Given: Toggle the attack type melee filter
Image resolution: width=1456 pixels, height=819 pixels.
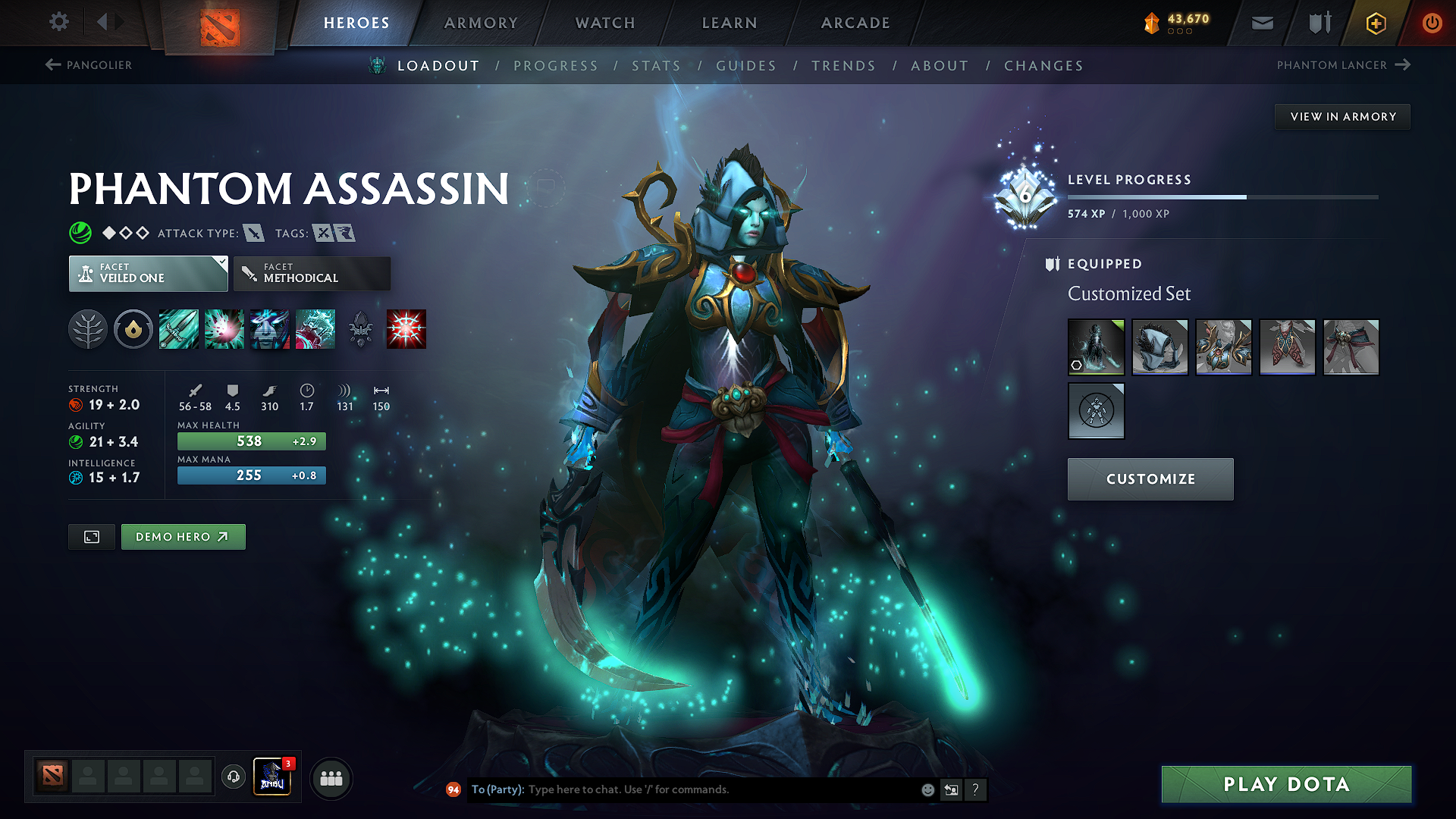Looking at the screenshot, I should 254,233.
